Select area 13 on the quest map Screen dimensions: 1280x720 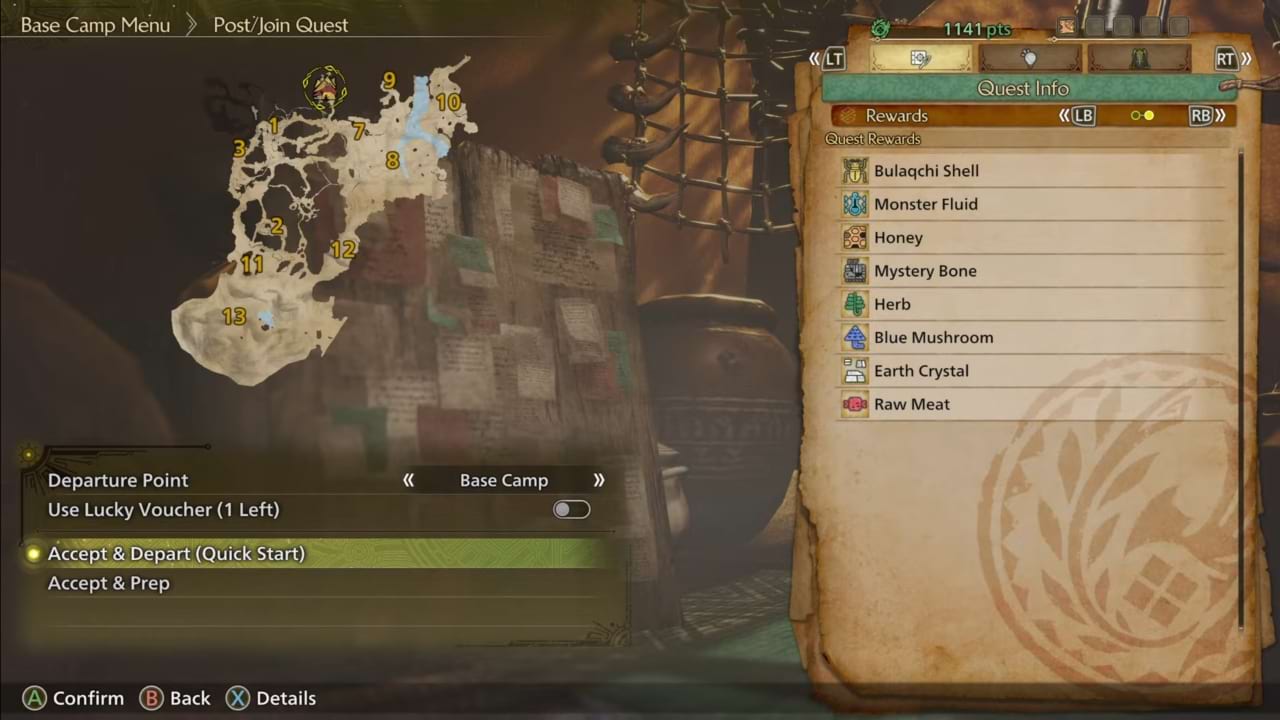click(234, 317)
